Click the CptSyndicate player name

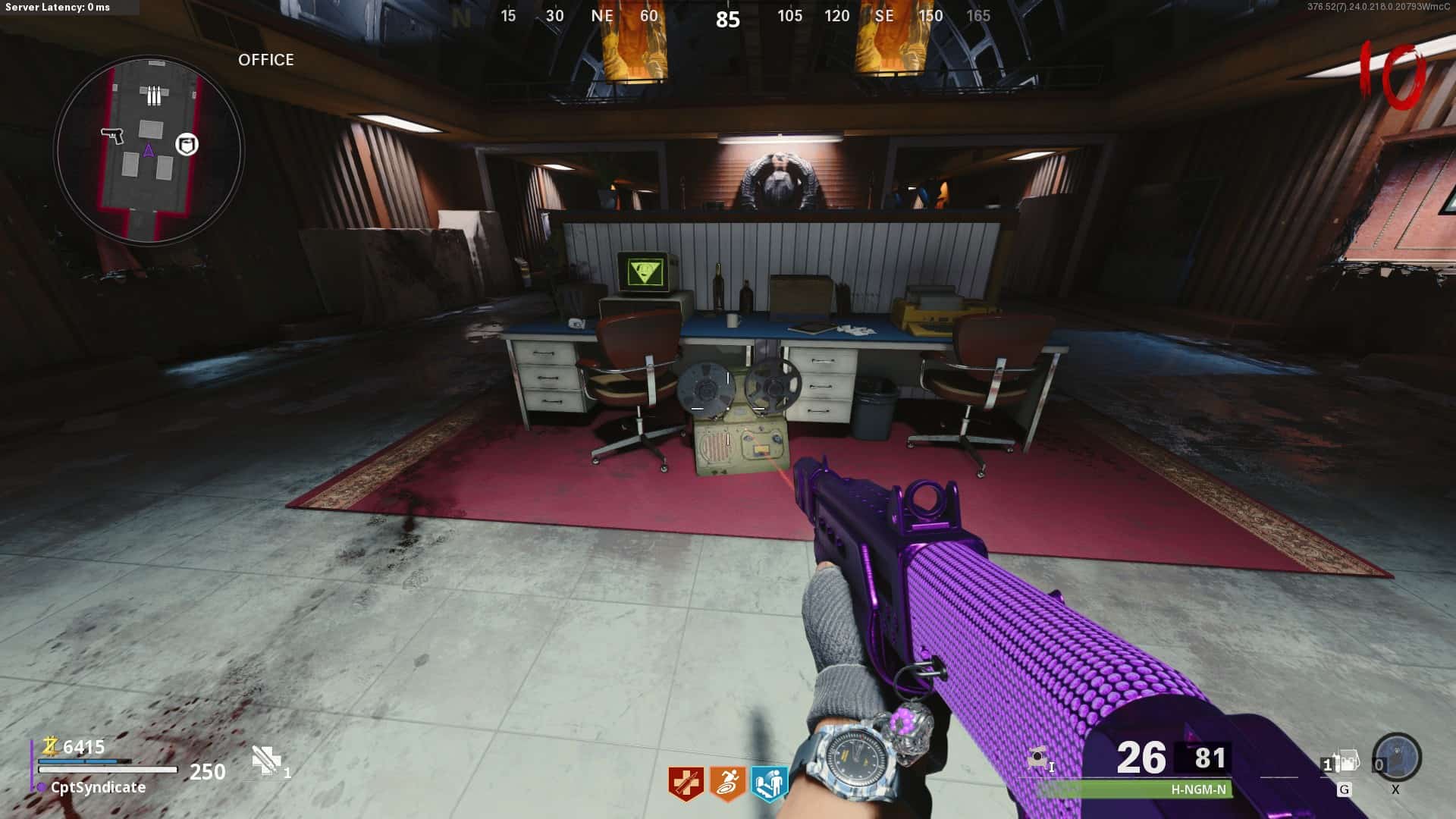(x=98, y=787)
